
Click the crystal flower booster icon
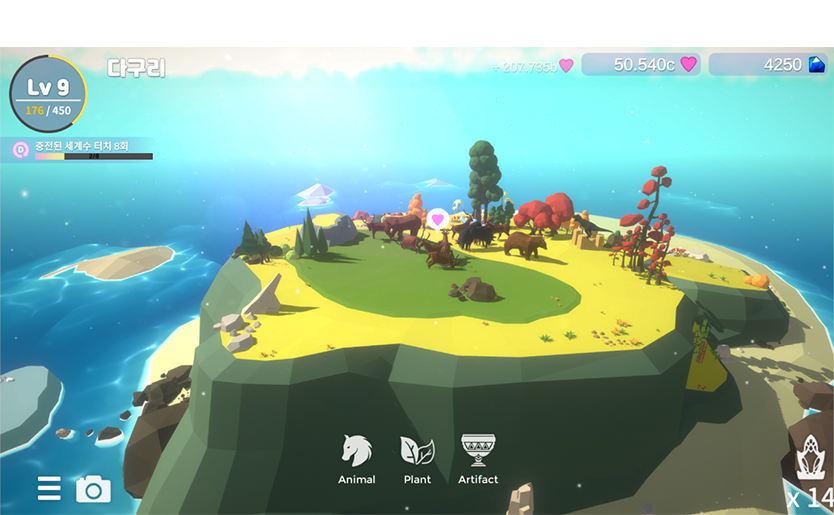pos(811,462)
